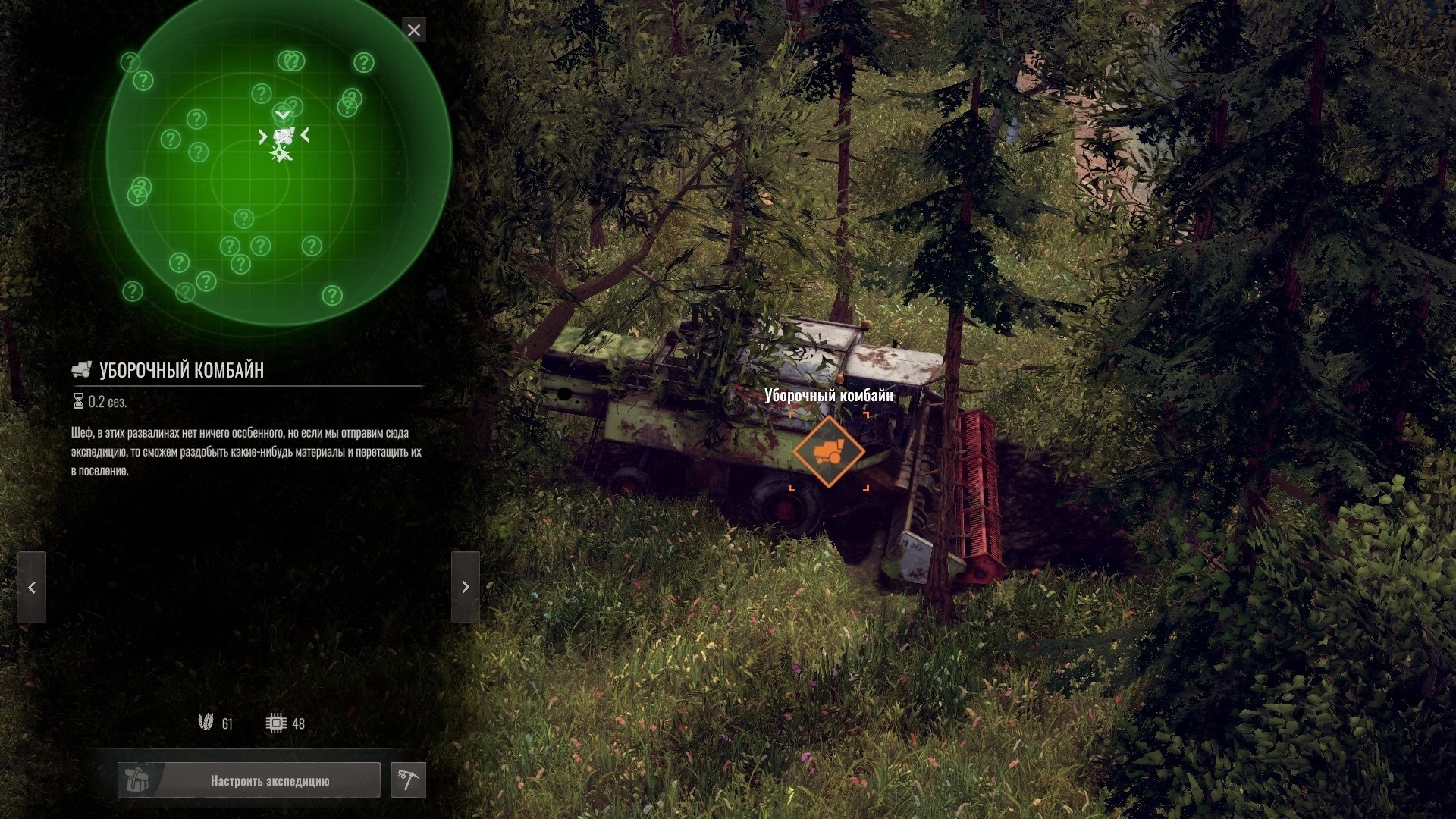Viewport: 1456px width, 819px height.
Task: Go to the previous location with left arrow
Action: [32, 588]
